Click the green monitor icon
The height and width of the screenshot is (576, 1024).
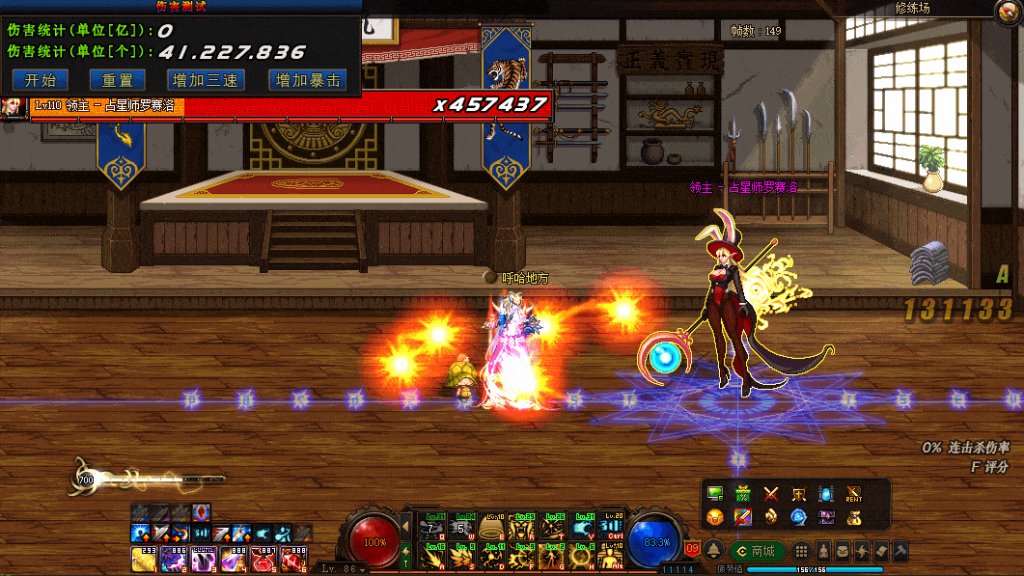[x=715, y=493]
